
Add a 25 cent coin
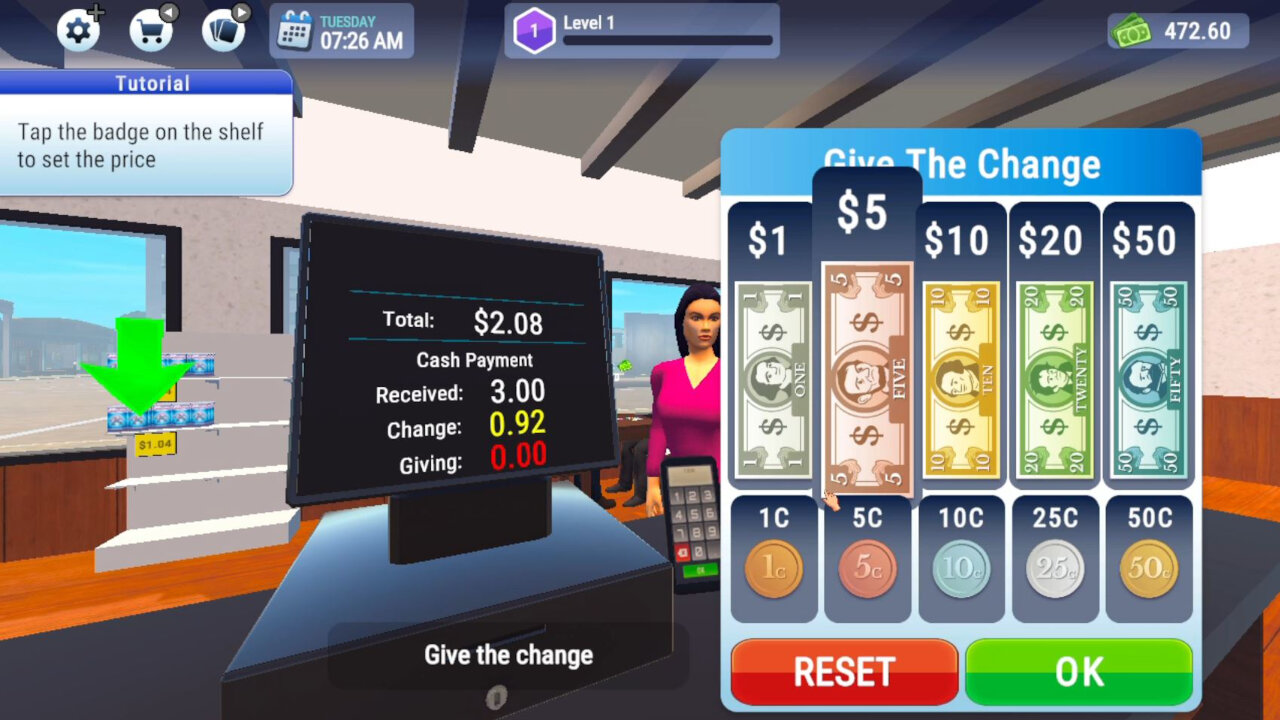[1054, 565]
